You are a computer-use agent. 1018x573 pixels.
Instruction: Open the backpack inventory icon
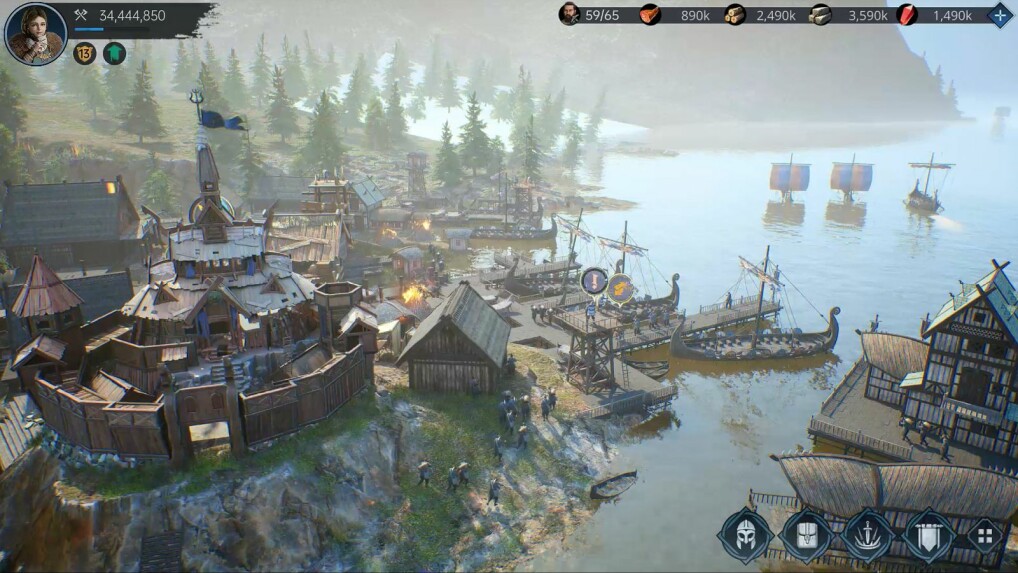[806, 536]
